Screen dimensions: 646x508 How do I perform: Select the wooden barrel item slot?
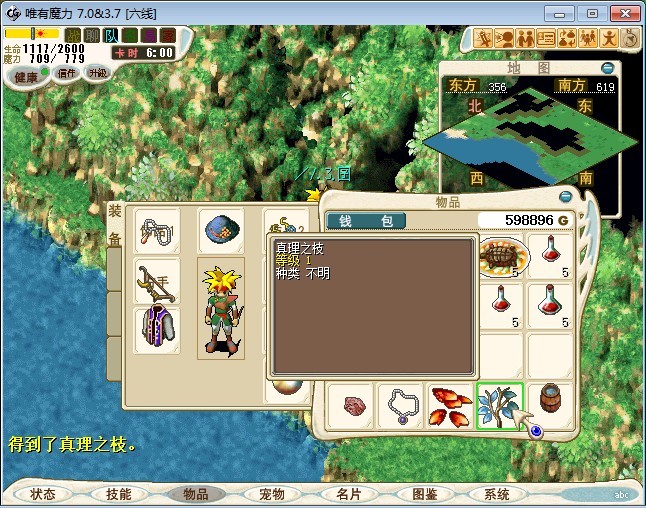click(550, 406)
